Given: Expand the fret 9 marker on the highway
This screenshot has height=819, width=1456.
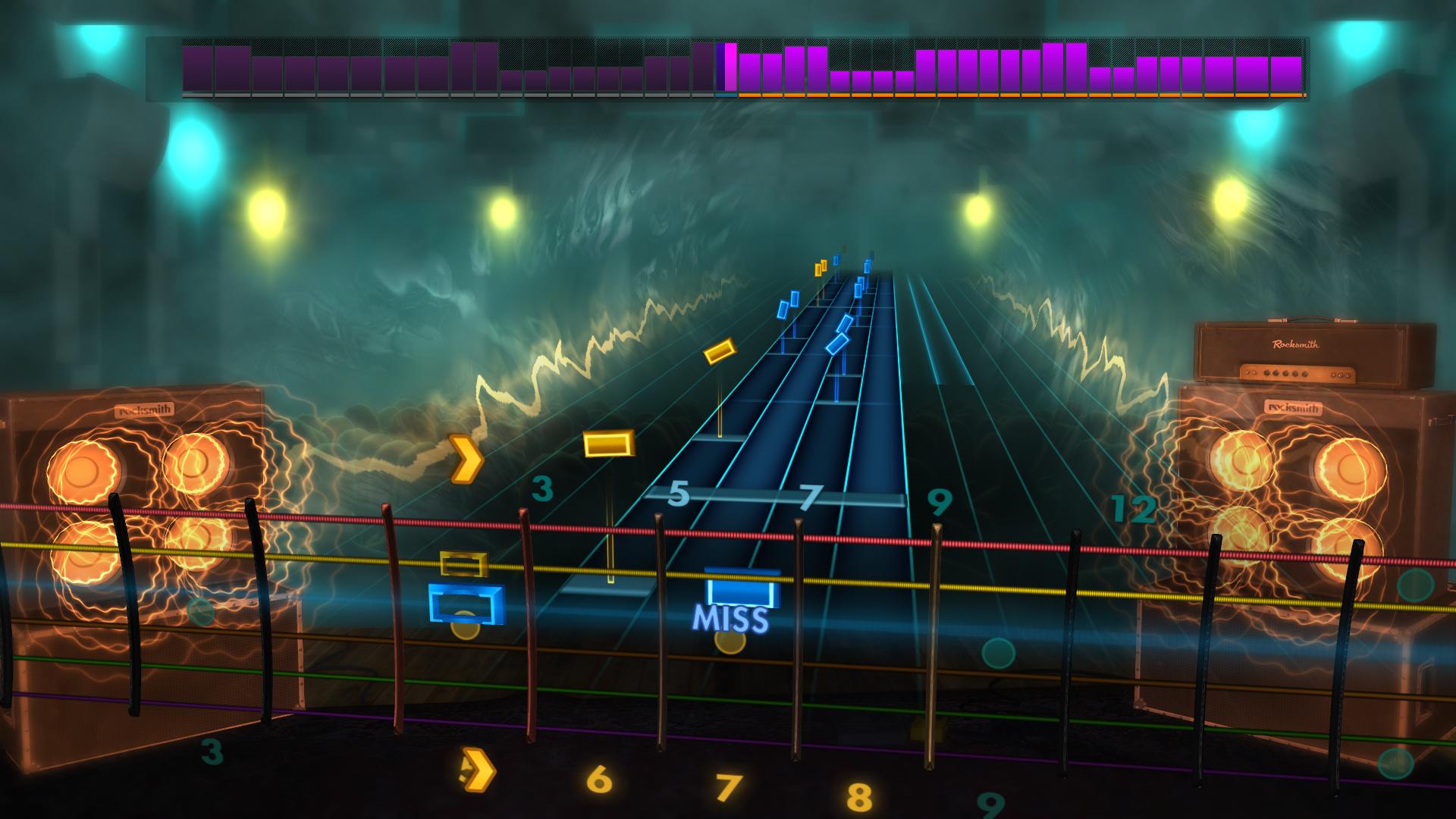Looking at the screenshot, I should pos(938,500).
